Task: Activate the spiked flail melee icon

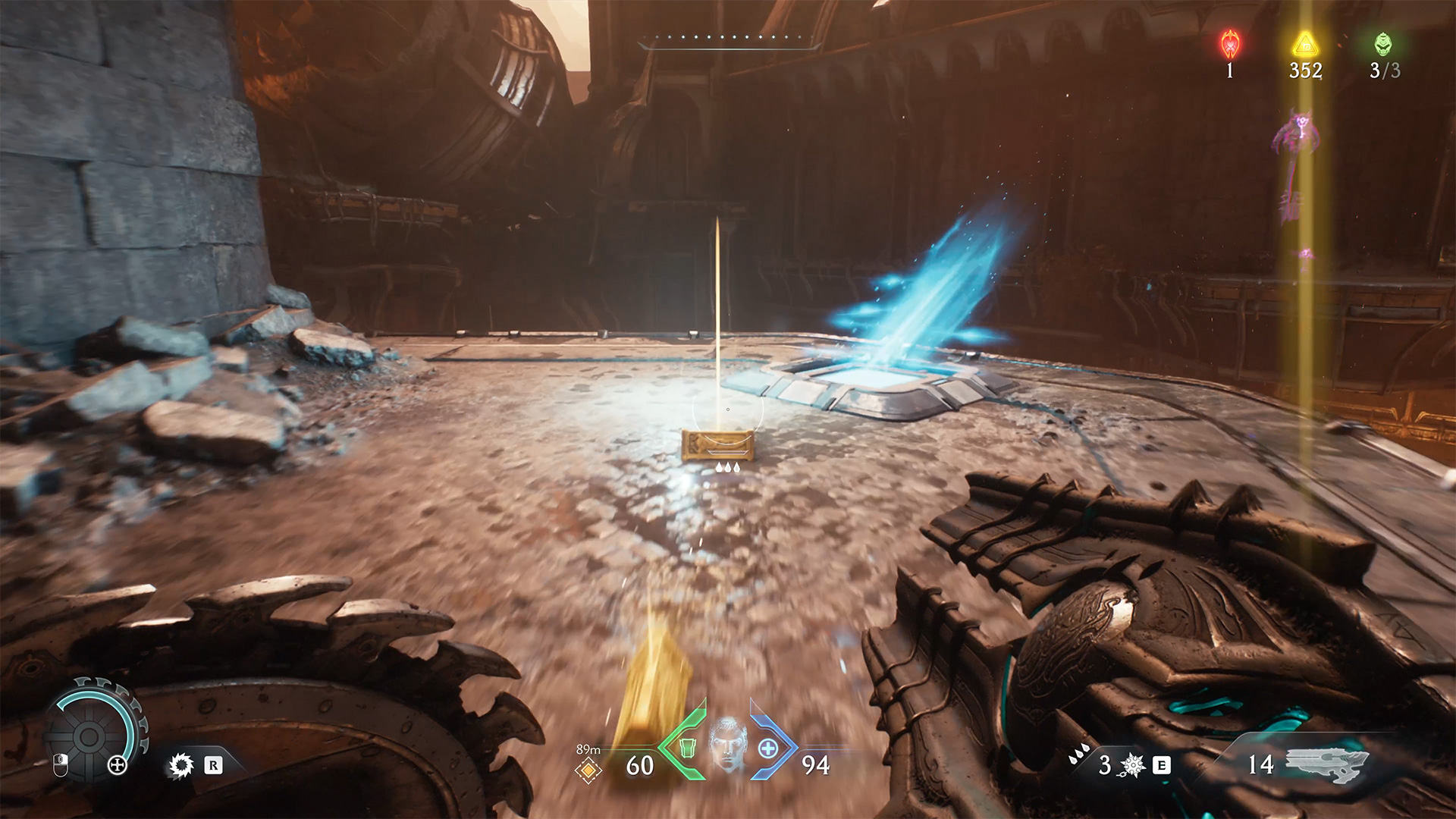Action: click(x=1131, y=765)
